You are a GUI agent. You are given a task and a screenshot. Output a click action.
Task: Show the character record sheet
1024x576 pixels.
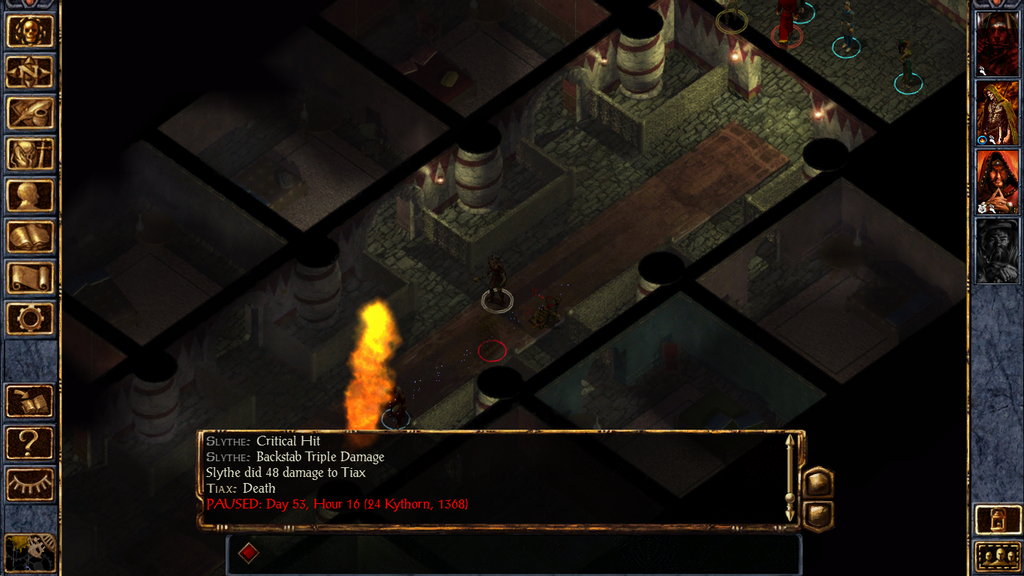tap(30, 195)
